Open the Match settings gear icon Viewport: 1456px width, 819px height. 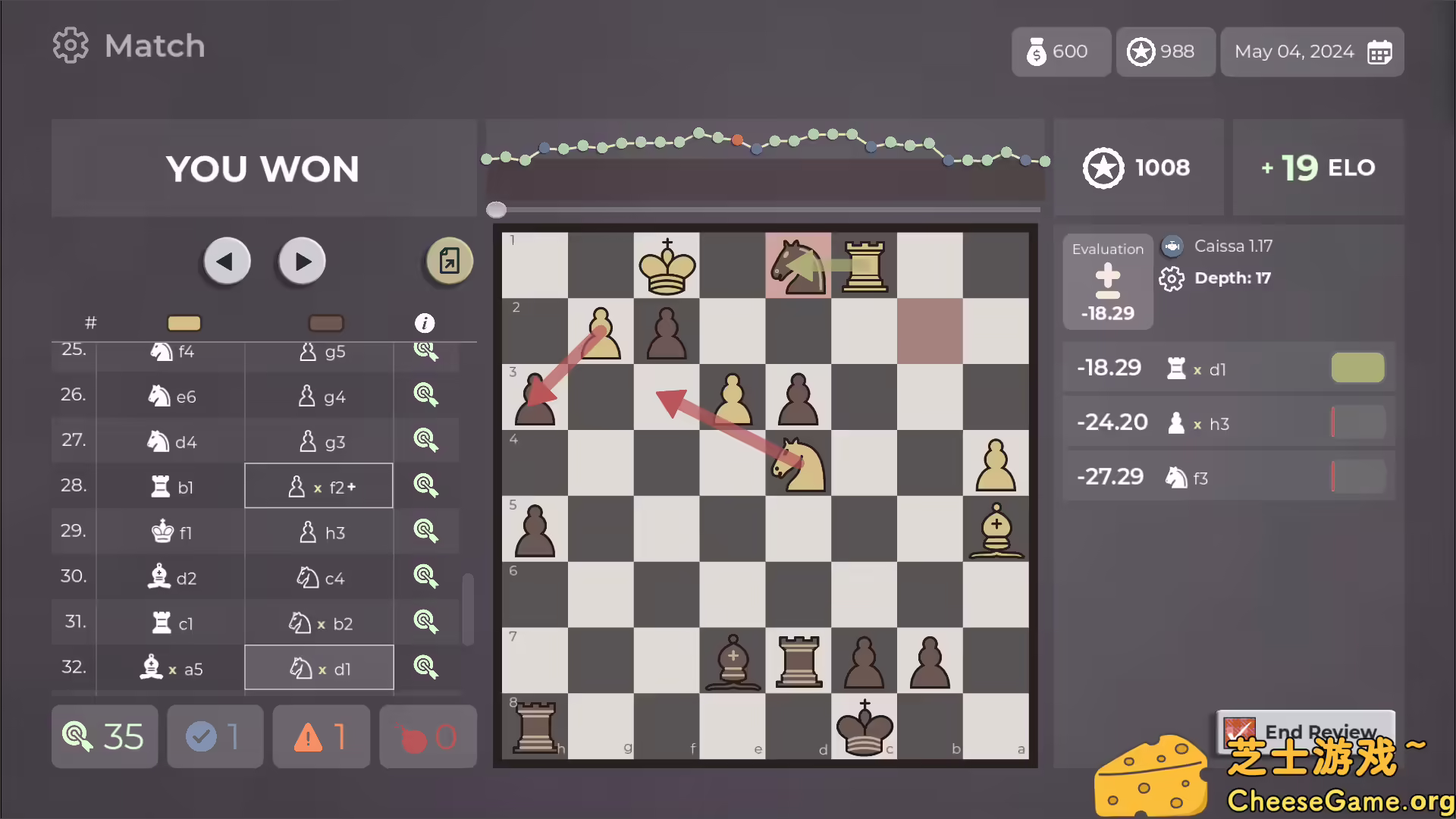point(71,45)
